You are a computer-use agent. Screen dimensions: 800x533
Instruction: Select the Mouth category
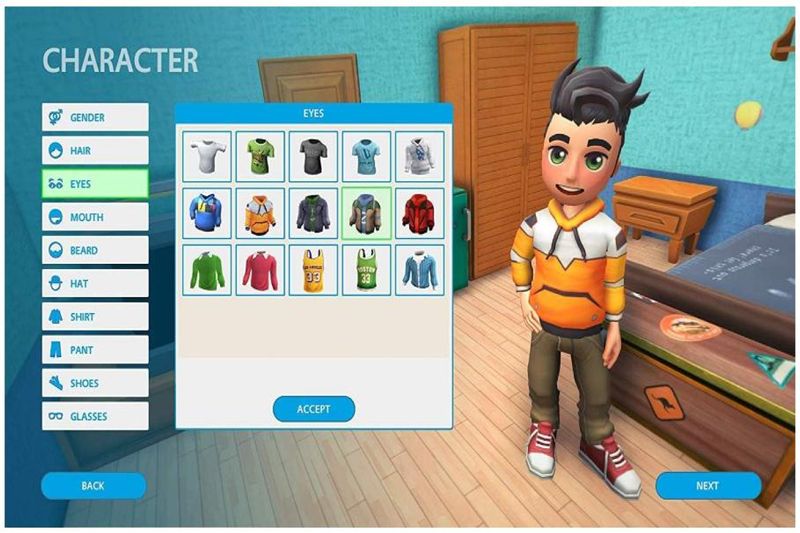[95, 217]
